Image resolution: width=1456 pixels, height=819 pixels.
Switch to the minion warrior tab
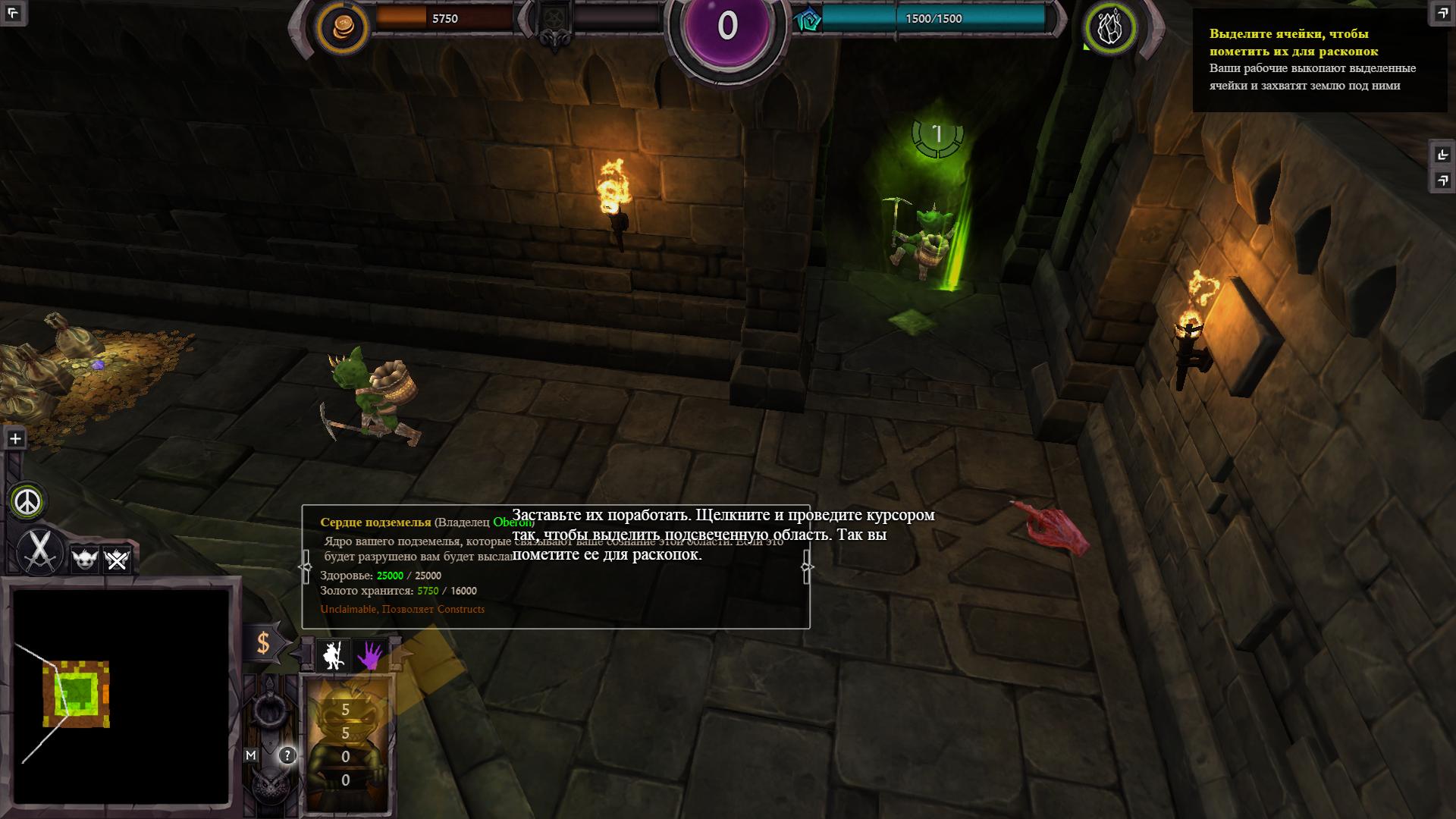pos(331,655)
